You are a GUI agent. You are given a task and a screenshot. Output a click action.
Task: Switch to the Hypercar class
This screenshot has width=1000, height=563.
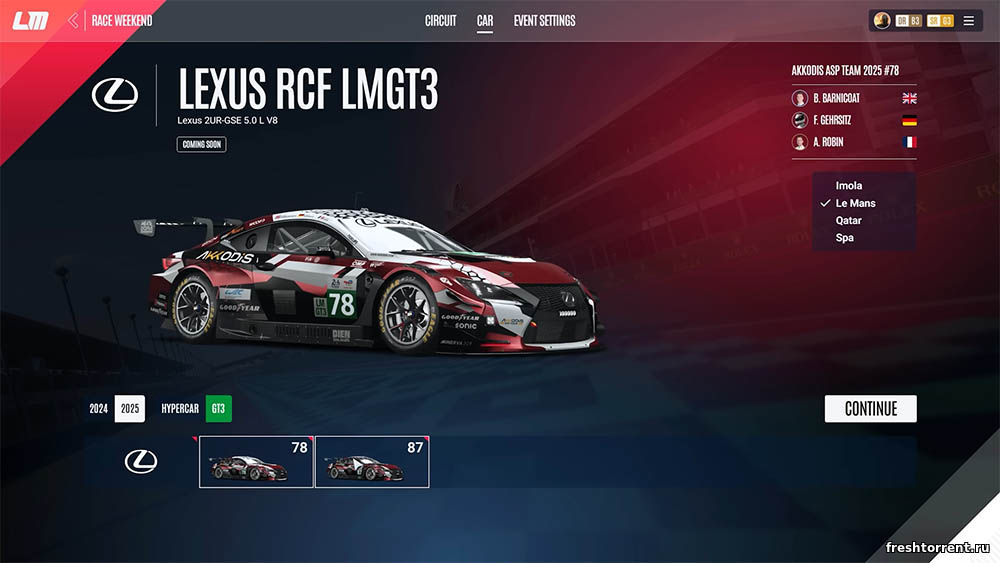pyautogui.click(x=179, y=409)
